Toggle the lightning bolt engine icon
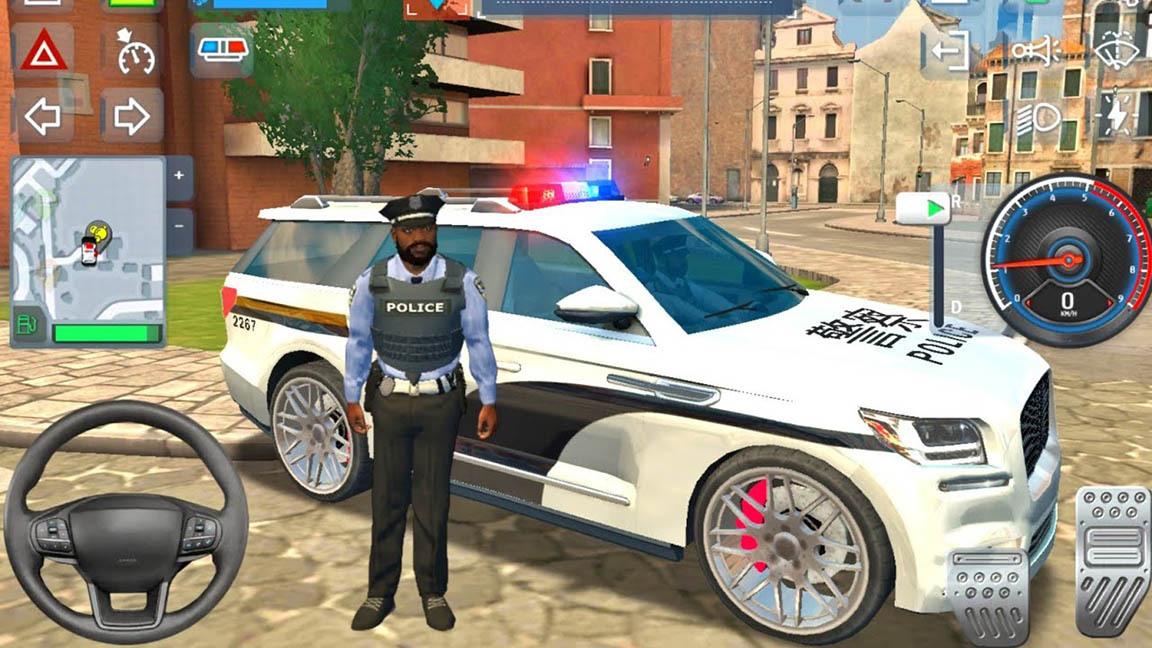This screenshot has height=648, width=1152. (x=1118, y=117)
